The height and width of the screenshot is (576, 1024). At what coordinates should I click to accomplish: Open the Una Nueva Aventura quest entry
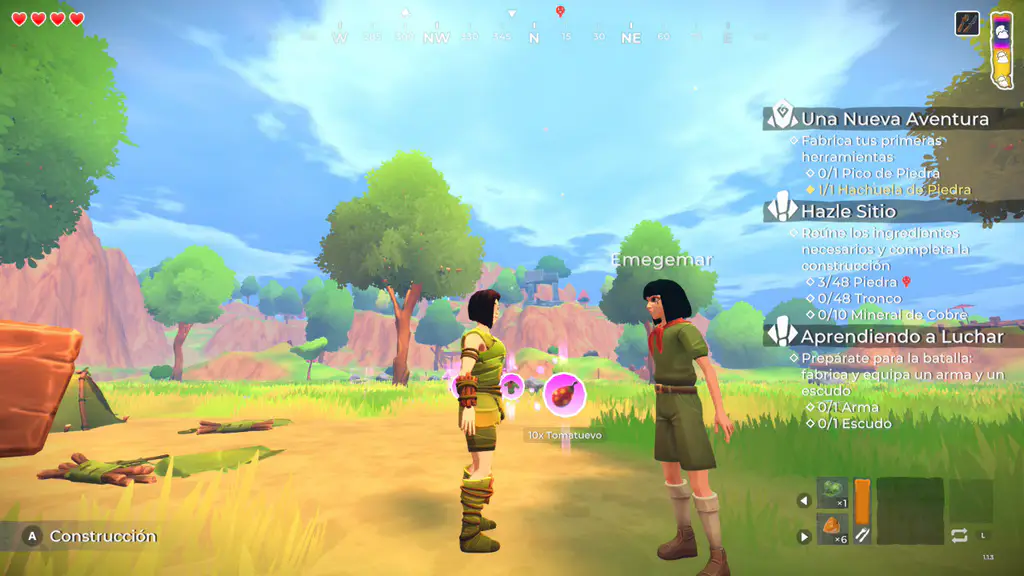click(x=894, y=119)
